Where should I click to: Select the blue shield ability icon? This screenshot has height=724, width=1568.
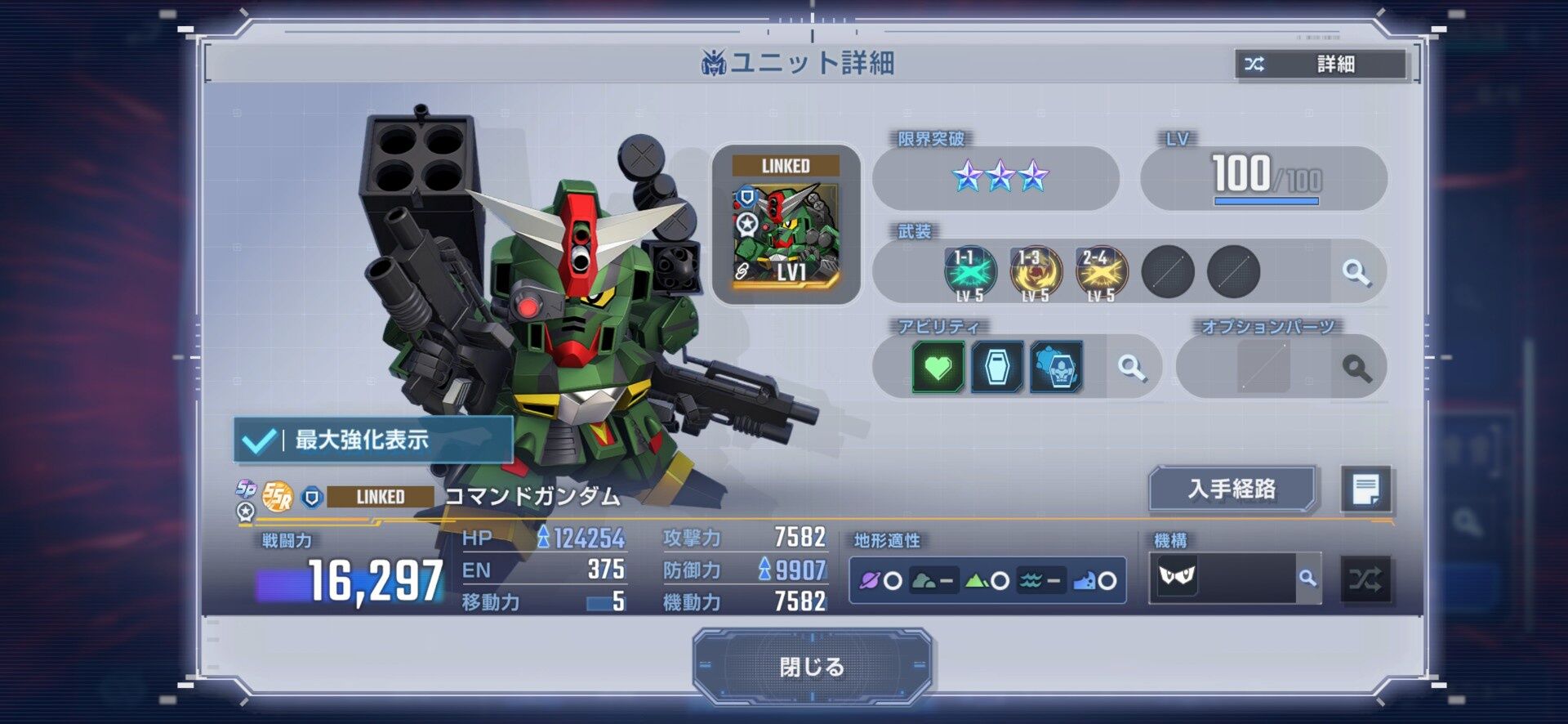tap(997, 367)
